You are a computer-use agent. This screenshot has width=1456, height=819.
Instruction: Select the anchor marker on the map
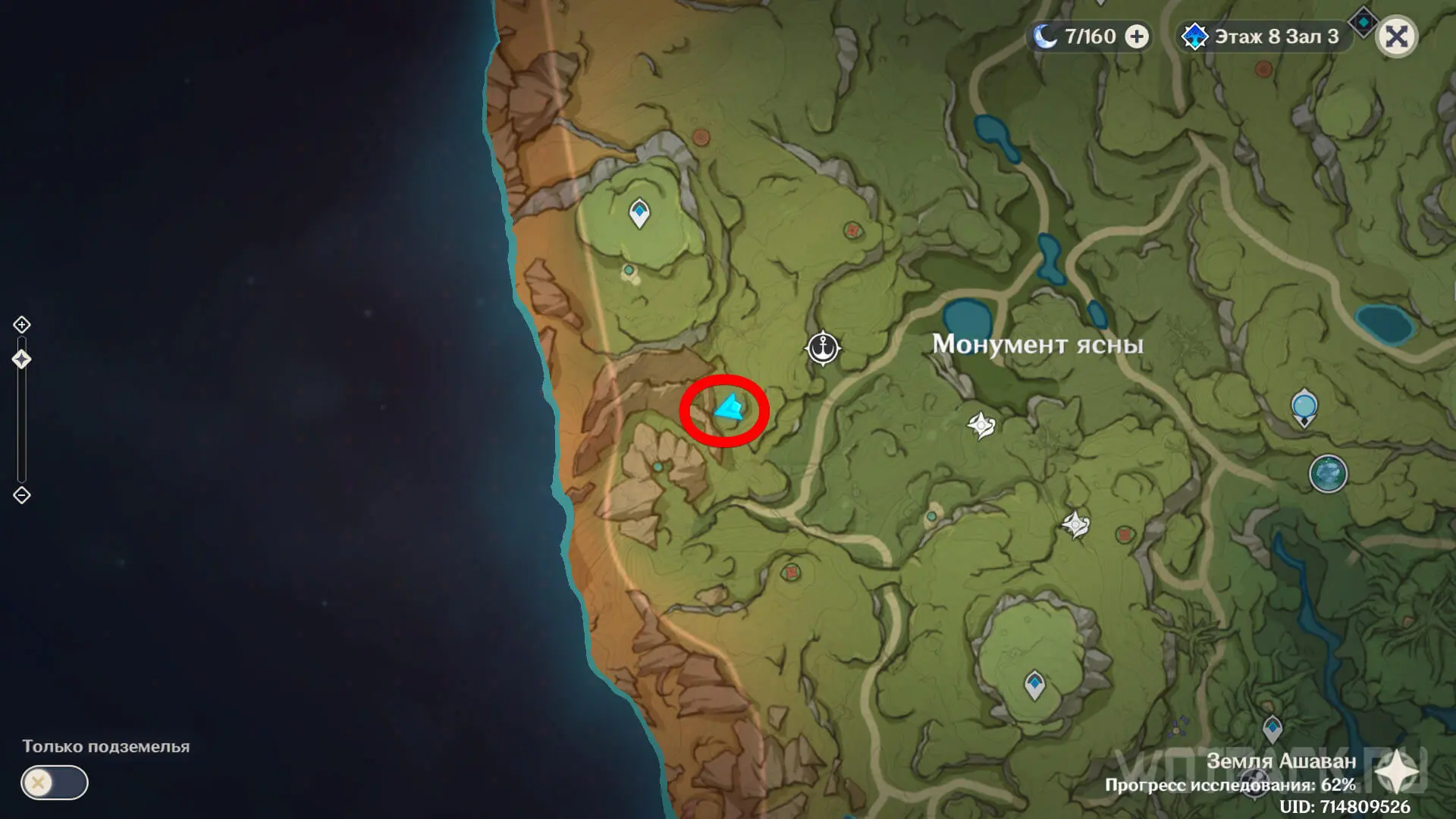[x=823, y=348]
